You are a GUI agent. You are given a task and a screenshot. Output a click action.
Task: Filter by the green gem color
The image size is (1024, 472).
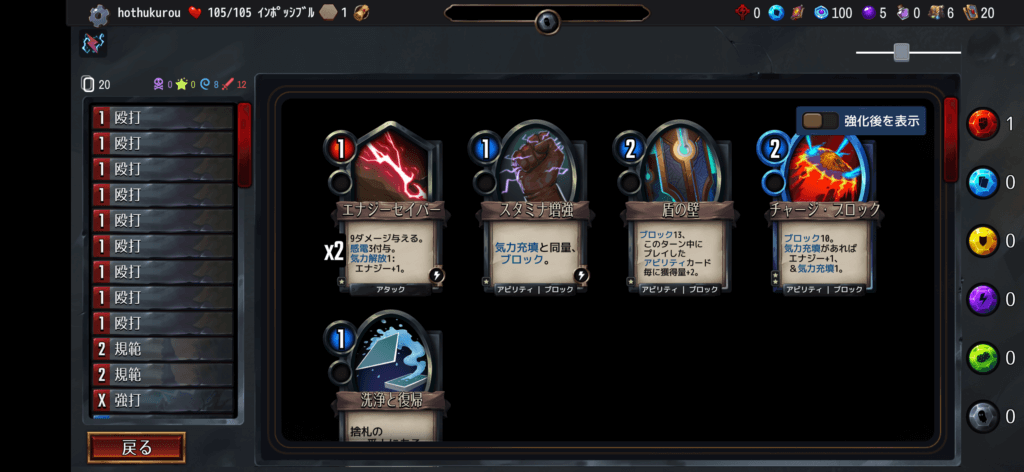984,357
